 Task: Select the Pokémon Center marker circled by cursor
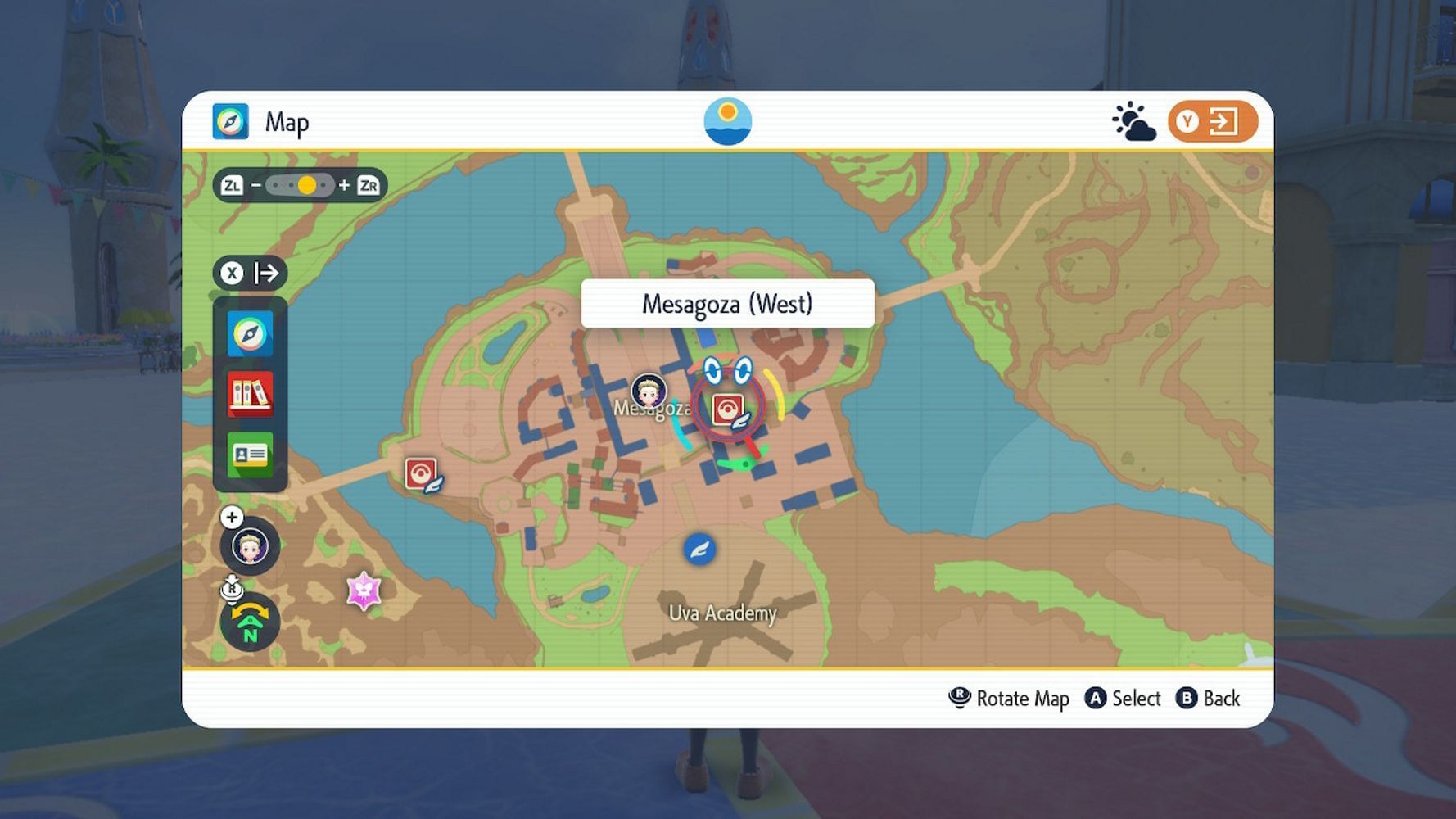click(728, 409)
